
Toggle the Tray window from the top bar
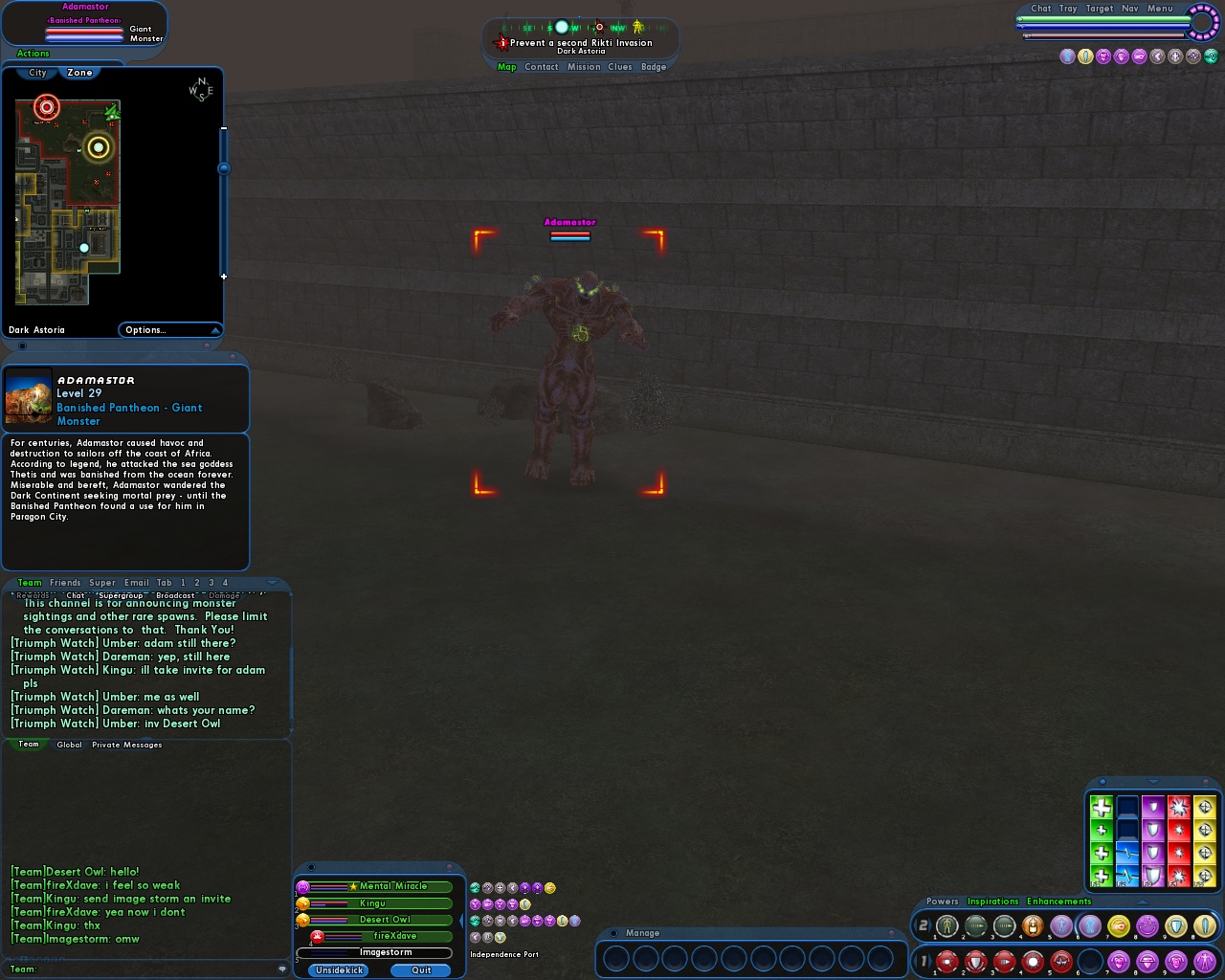[x=1068, y=9]
